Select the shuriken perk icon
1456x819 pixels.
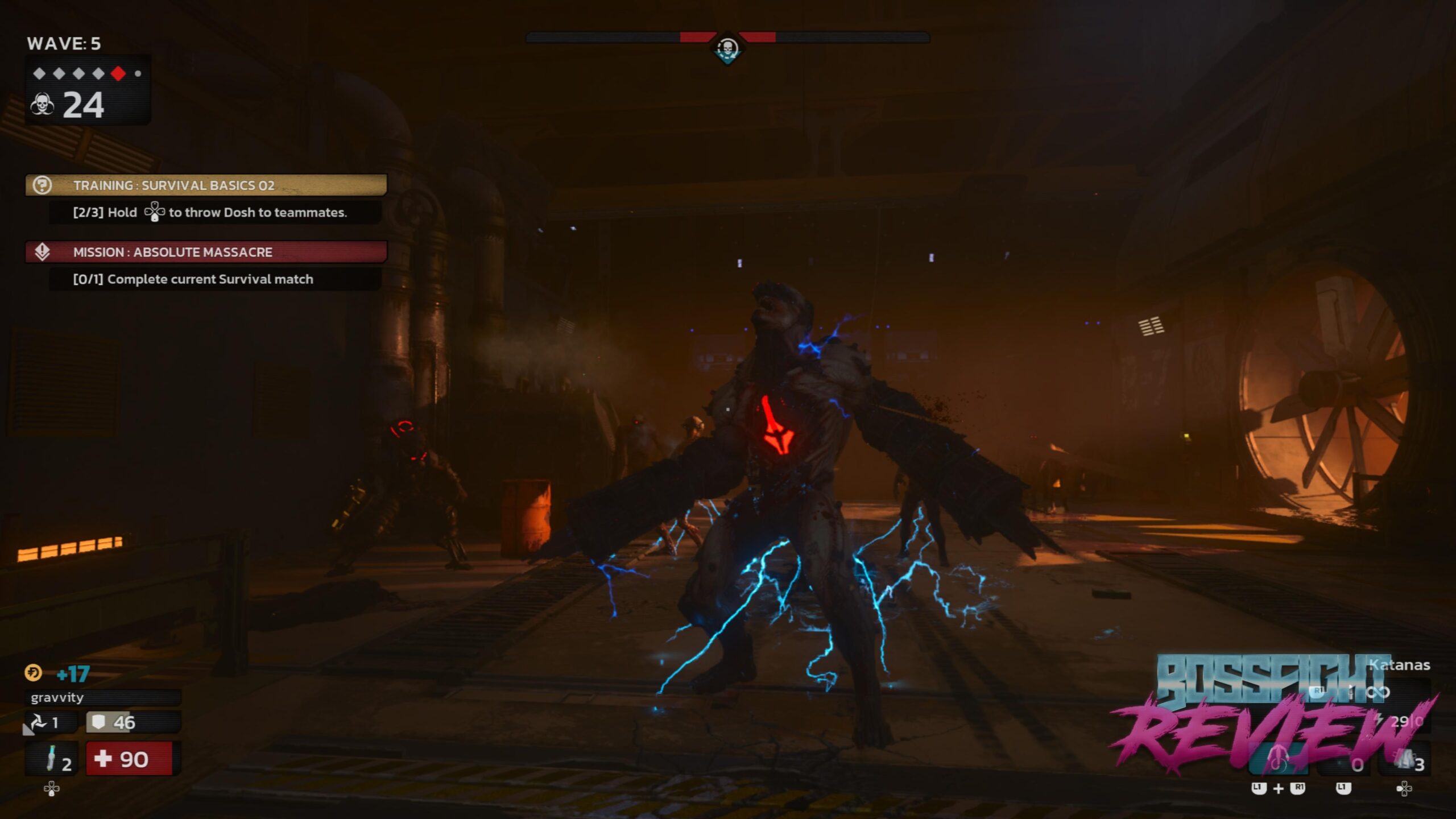click(x=39, y=722)
